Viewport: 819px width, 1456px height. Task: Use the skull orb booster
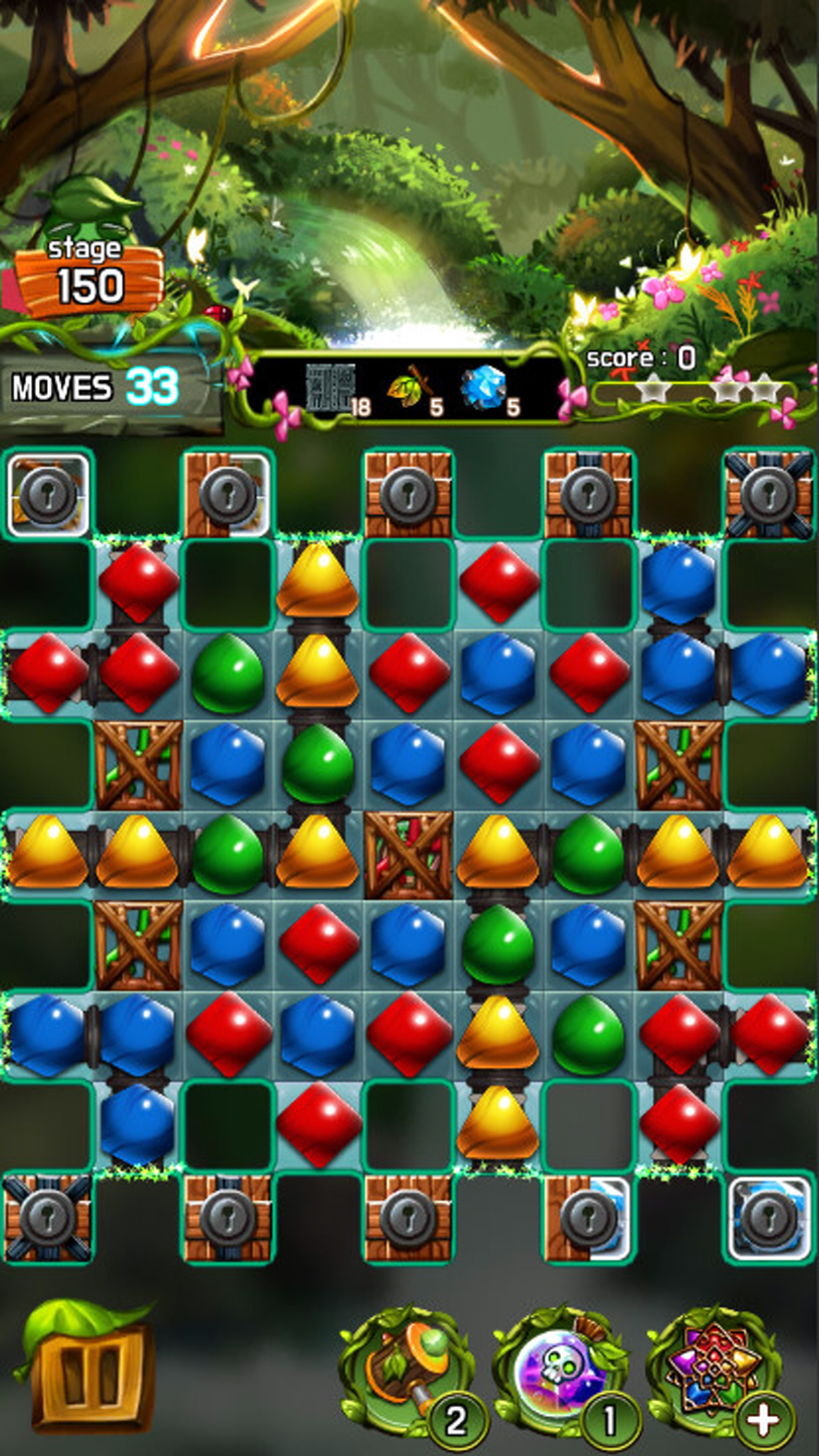click(561, 1364)
